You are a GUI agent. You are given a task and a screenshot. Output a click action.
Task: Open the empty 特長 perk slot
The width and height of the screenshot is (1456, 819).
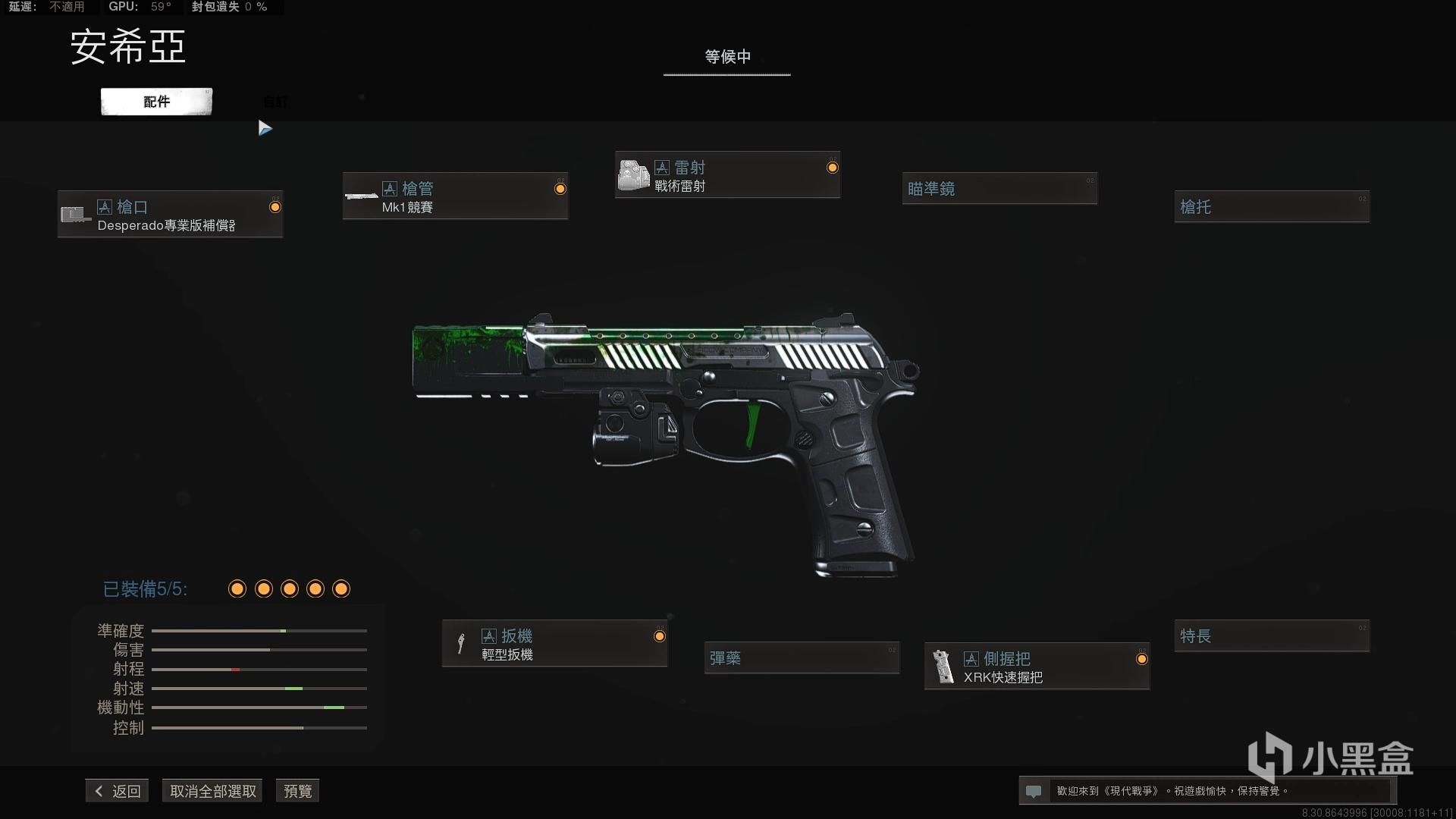tap(1272, 636)
